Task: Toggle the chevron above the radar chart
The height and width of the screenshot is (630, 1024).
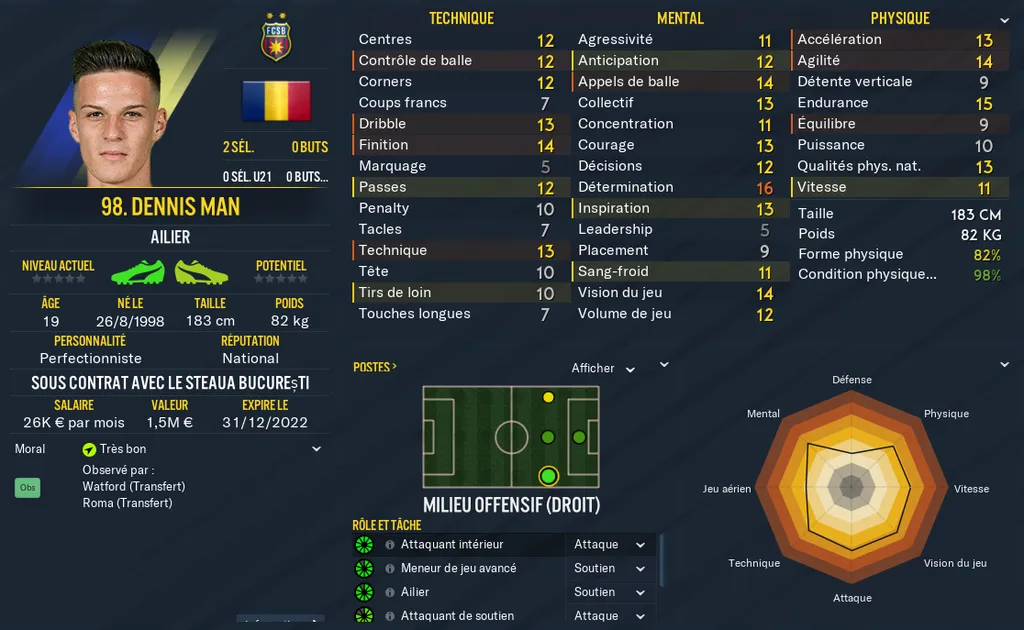Action: (1004, 365)
